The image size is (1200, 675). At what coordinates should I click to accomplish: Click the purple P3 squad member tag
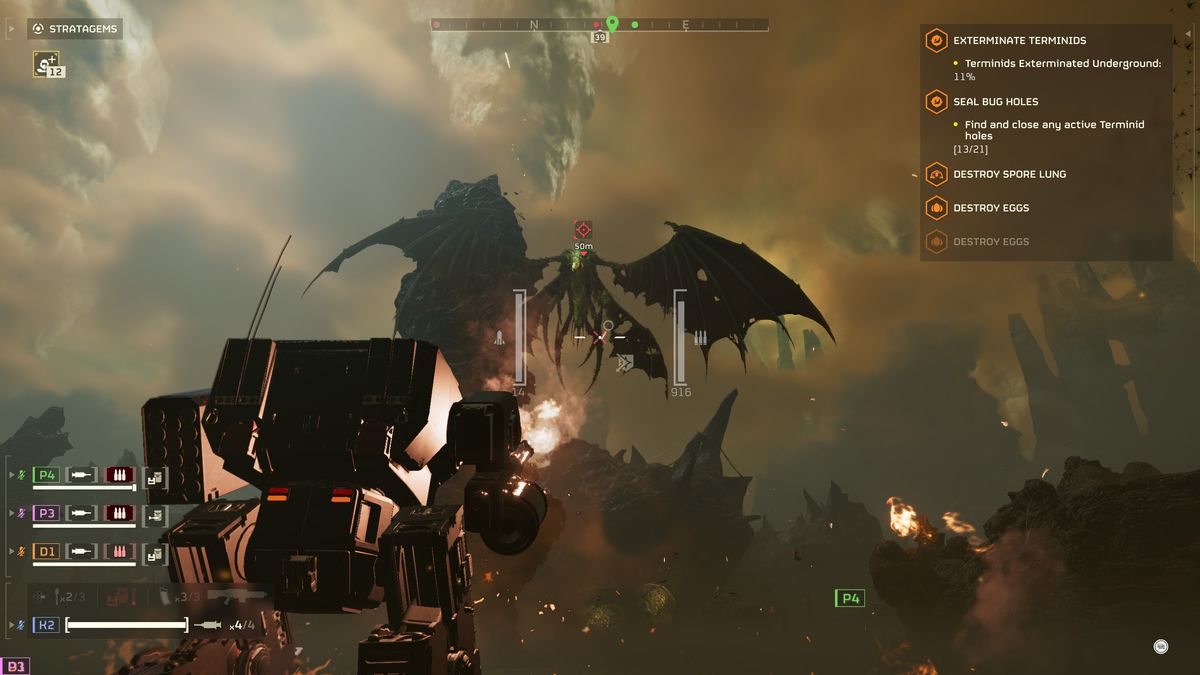[46, 513]
